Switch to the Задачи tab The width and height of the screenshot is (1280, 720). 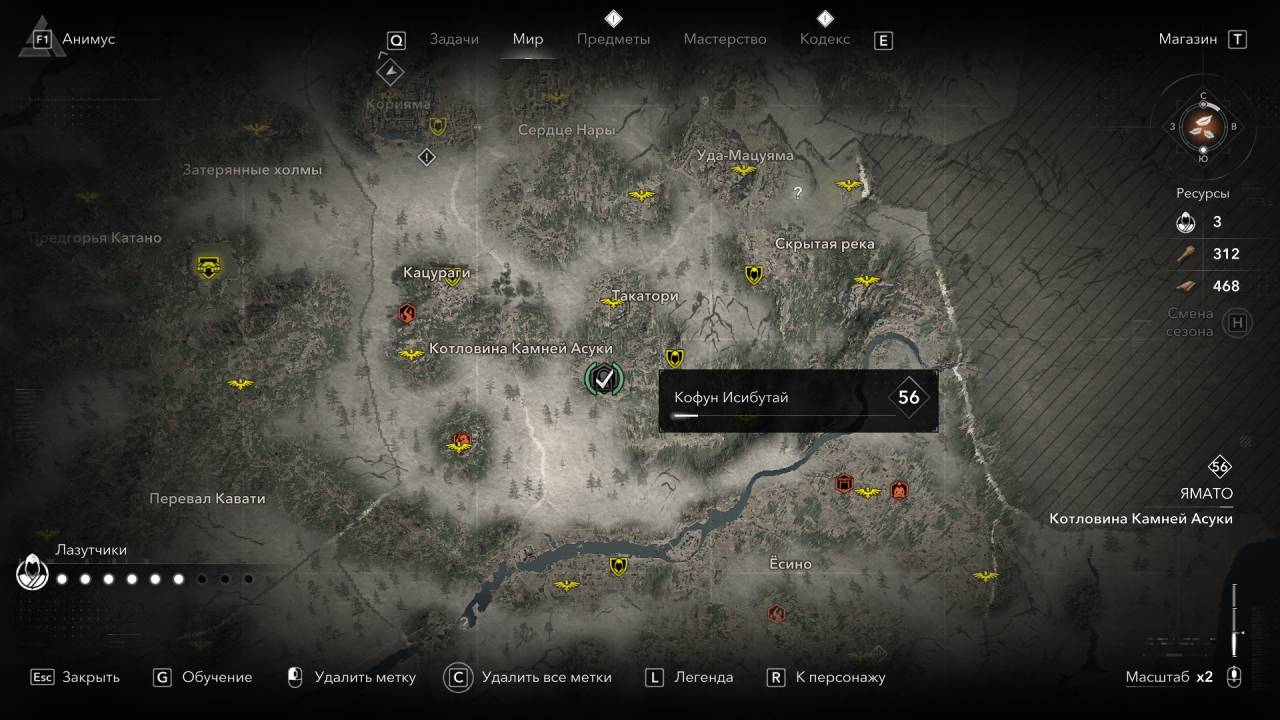point(454,39)
